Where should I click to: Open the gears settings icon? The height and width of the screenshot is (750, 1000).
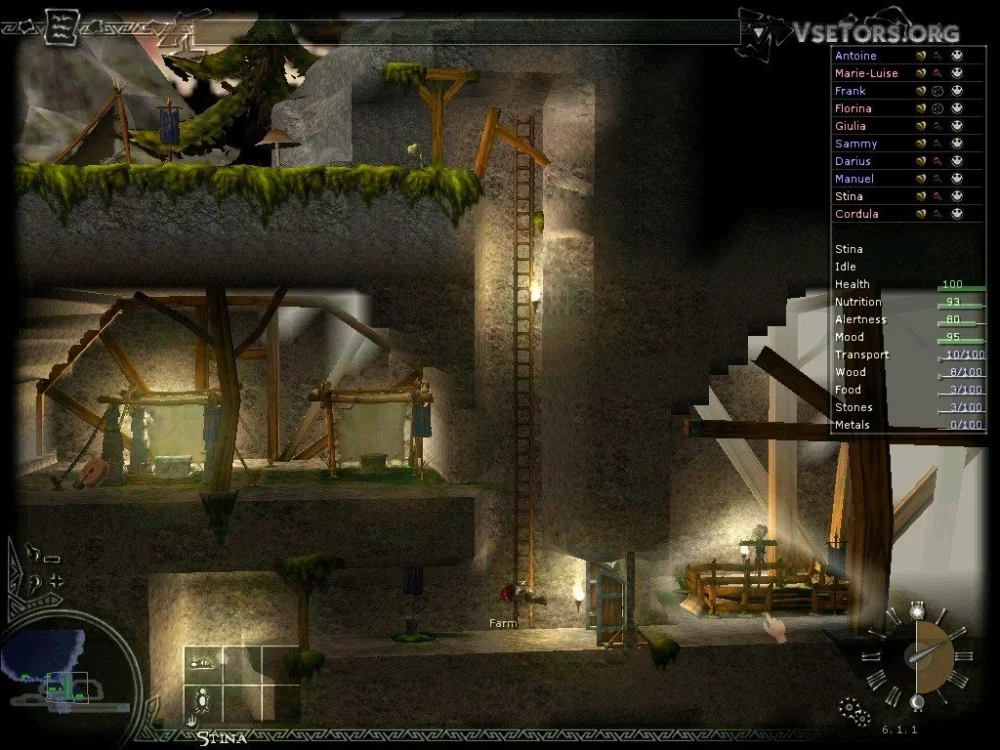[851, 709]
